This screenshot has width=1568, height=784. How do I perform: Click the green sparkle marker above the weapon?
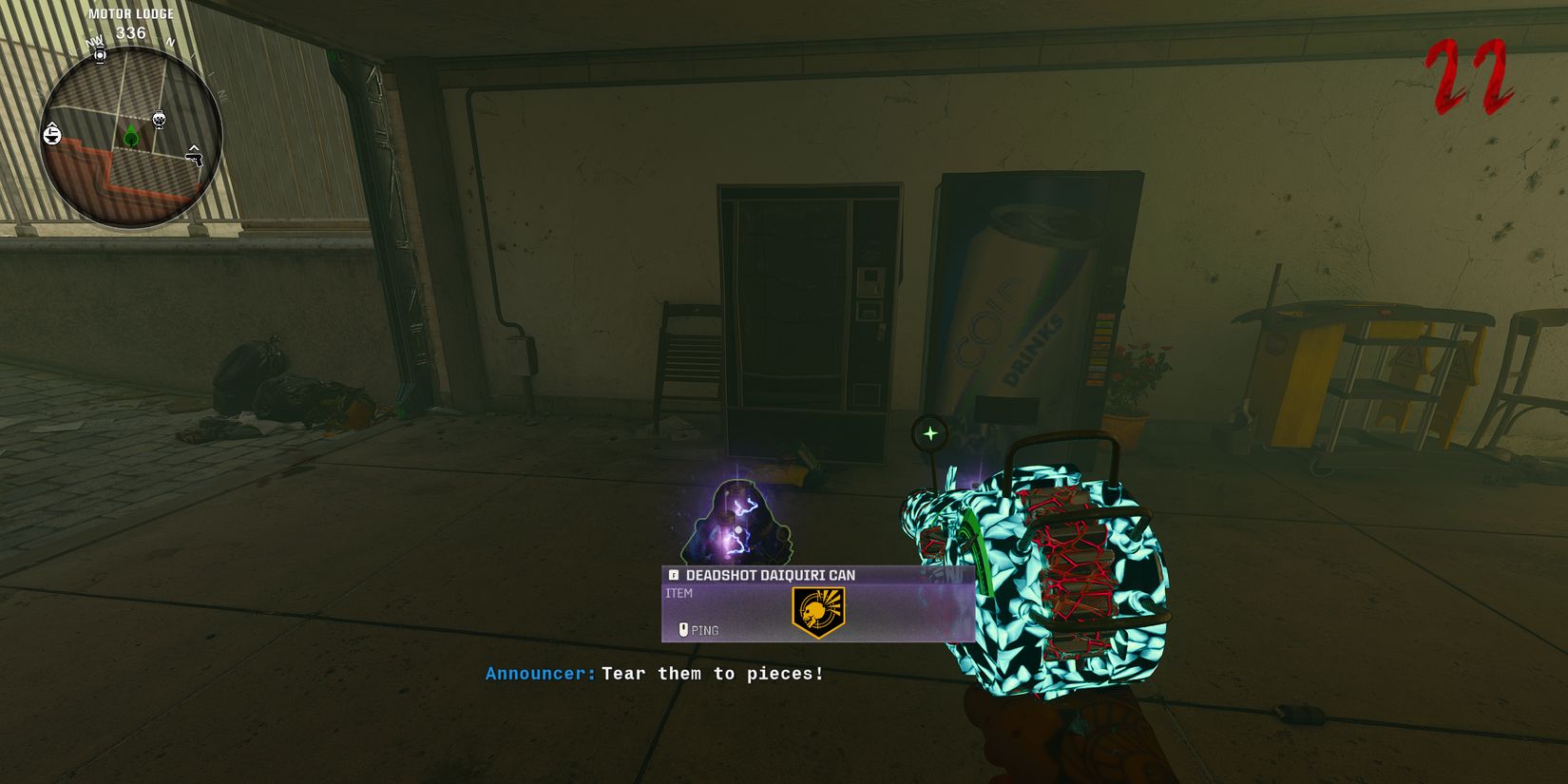pyautogui.click(x=930, y=432)
